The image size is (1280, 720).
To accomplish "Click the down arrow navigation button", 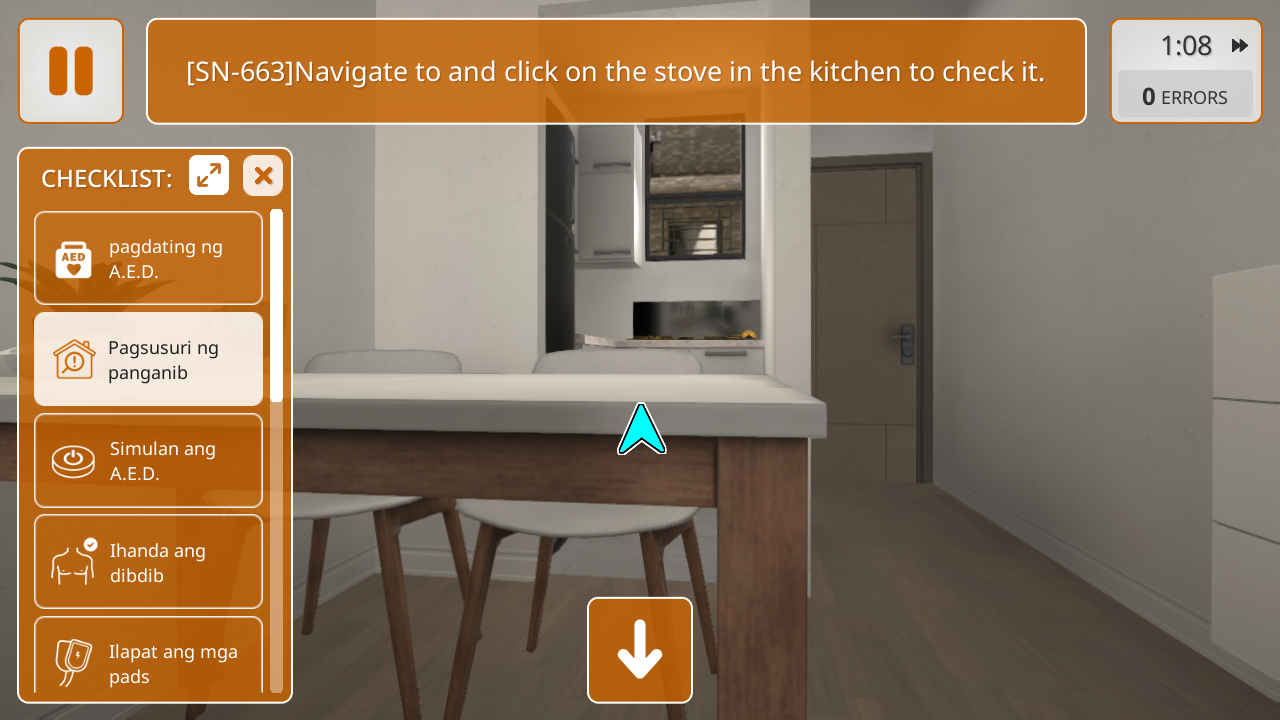I will click(x=640, y=650).
